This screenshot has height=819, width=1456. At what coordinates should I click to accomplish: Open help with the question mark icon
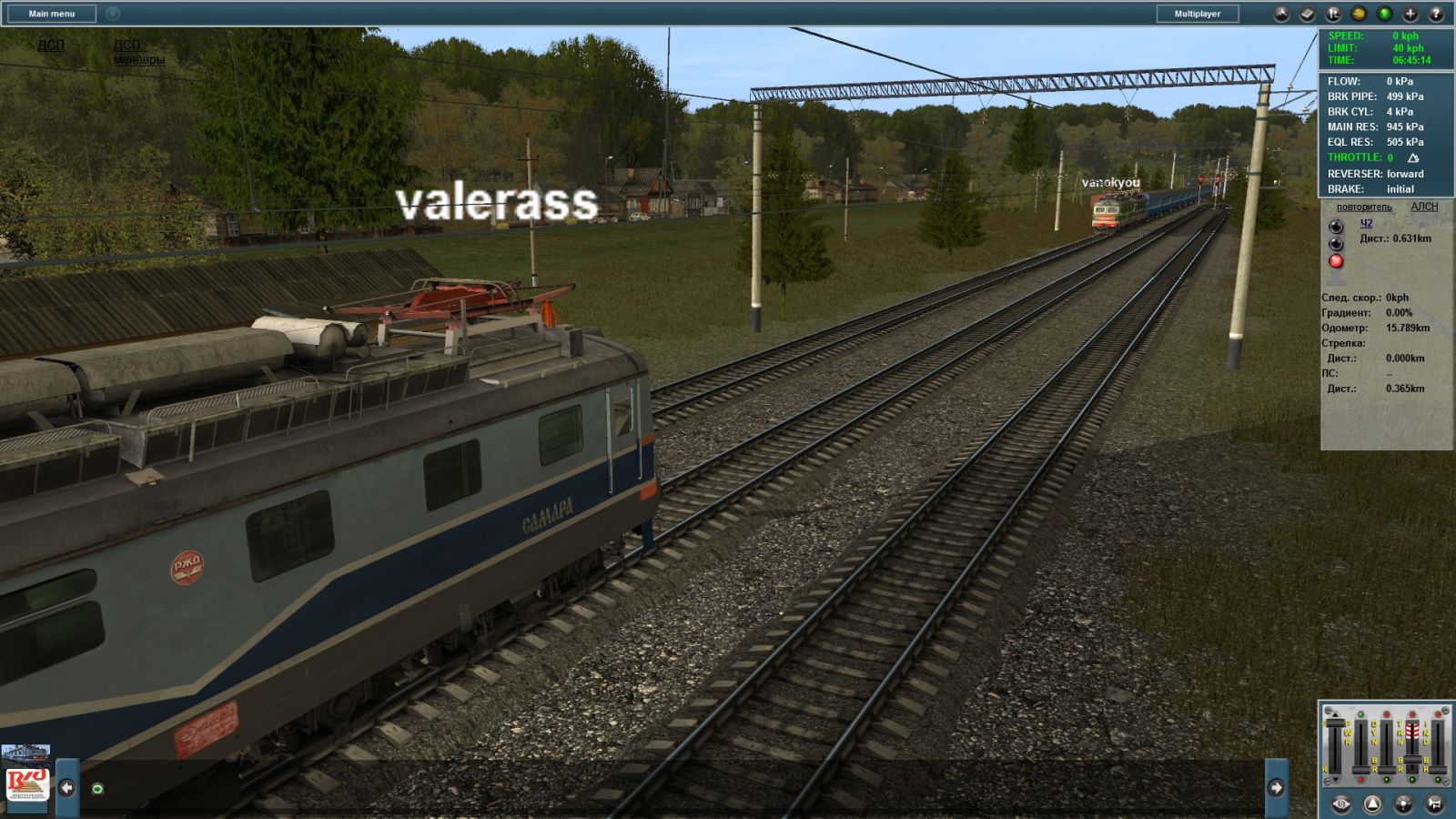click(x=1436, y=14)
